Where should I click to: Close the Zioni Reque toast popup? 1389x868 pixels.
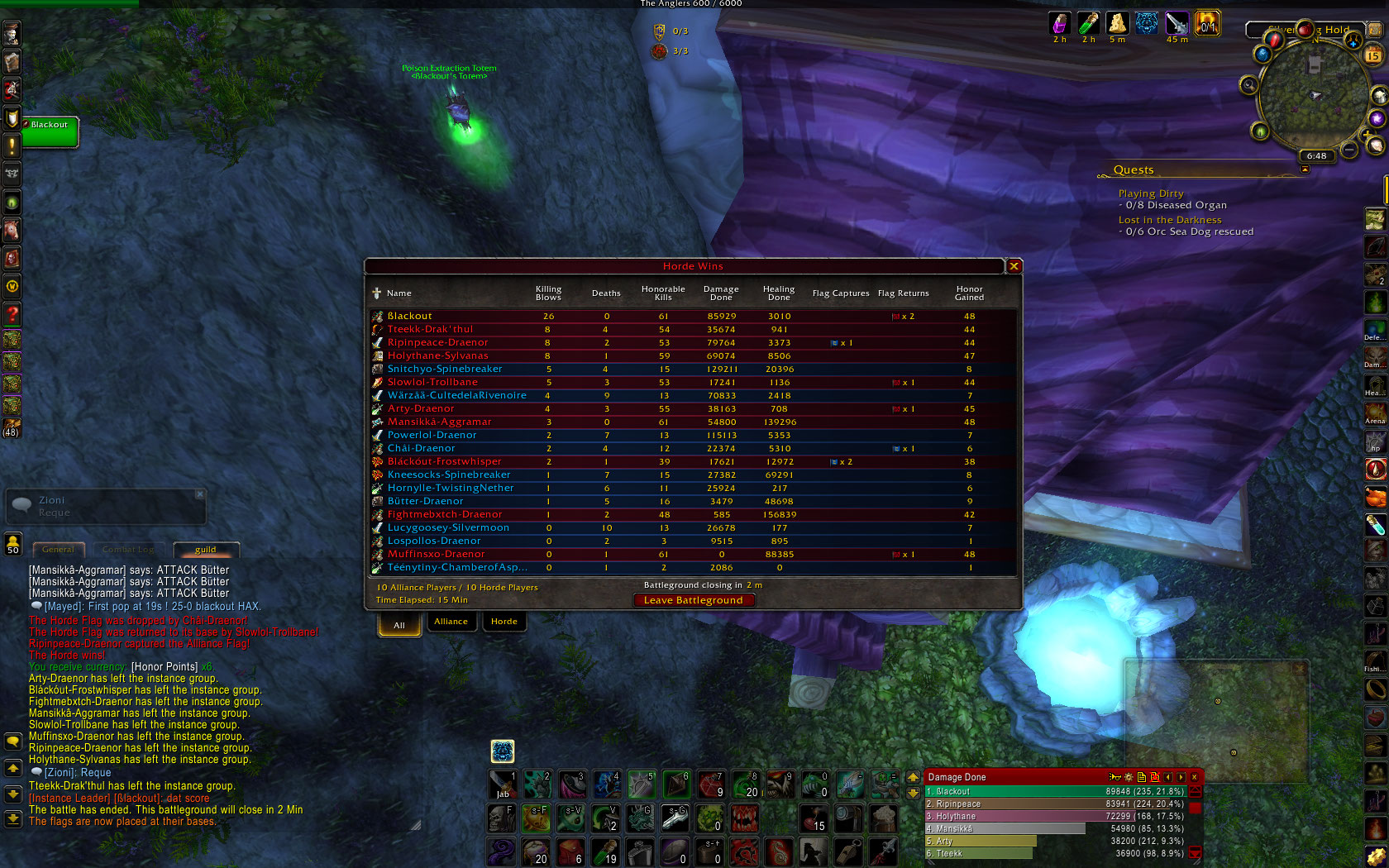click(199, 494)
